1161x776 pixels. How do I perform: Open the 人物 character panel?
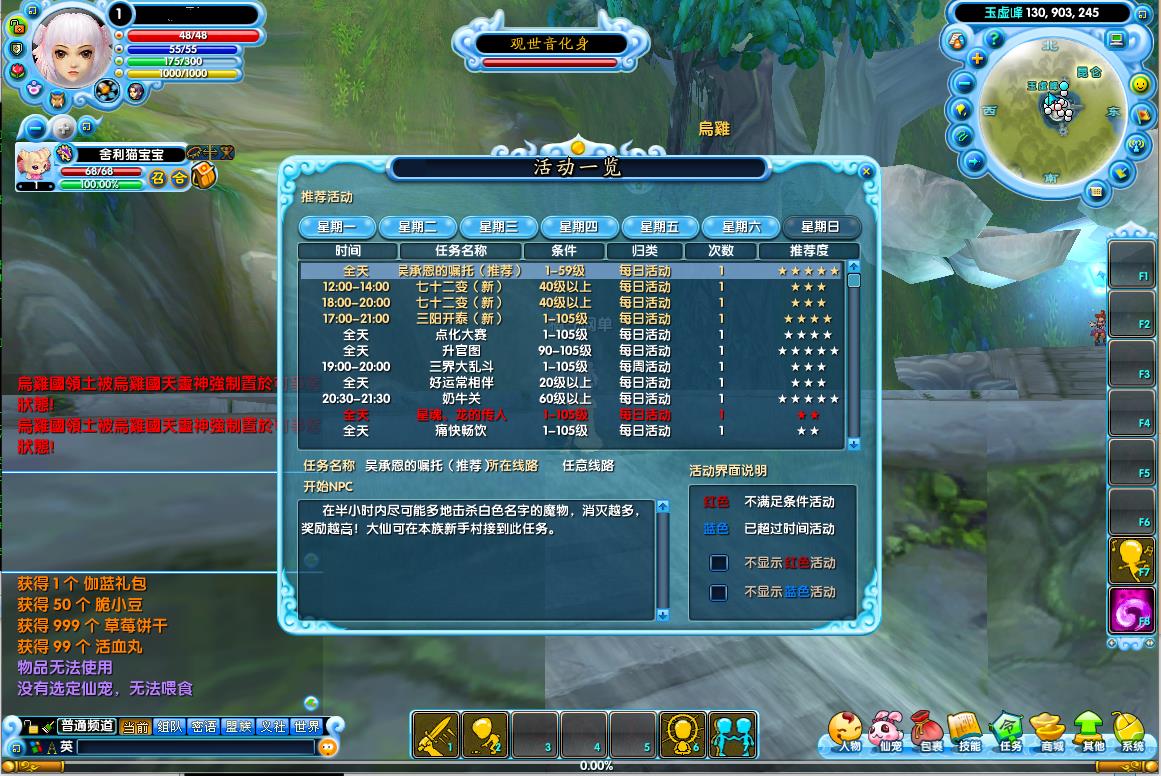click(x=848, y=731)
